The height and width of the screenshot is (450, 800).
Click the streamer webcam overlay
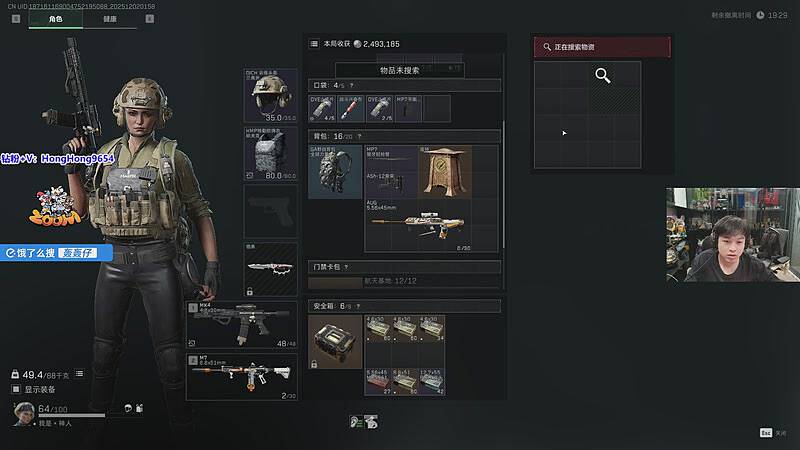[732, 235]
